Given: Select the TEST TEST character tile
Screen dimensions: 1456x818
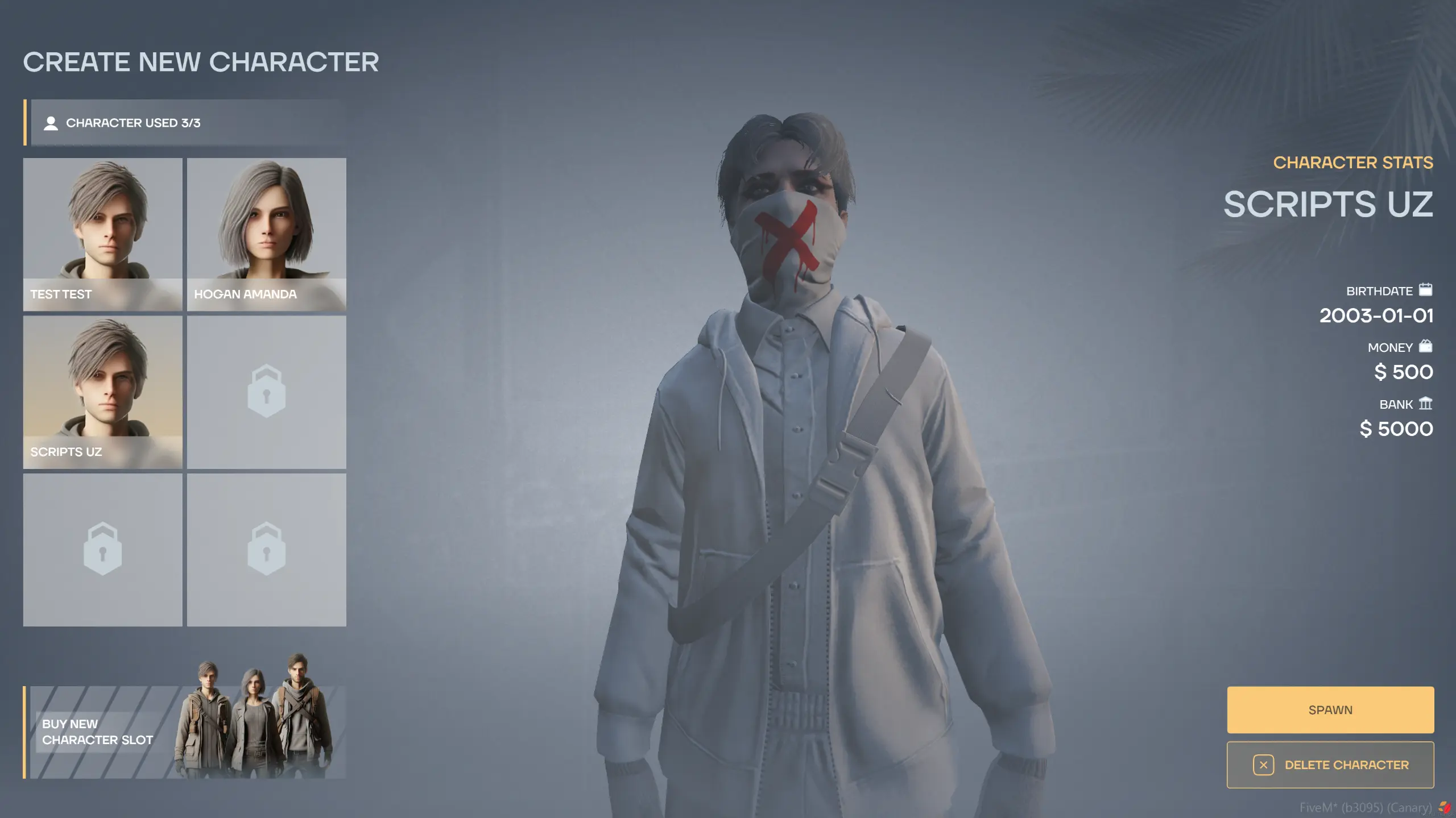Looking at the screenshot, I should coord(102,234).
